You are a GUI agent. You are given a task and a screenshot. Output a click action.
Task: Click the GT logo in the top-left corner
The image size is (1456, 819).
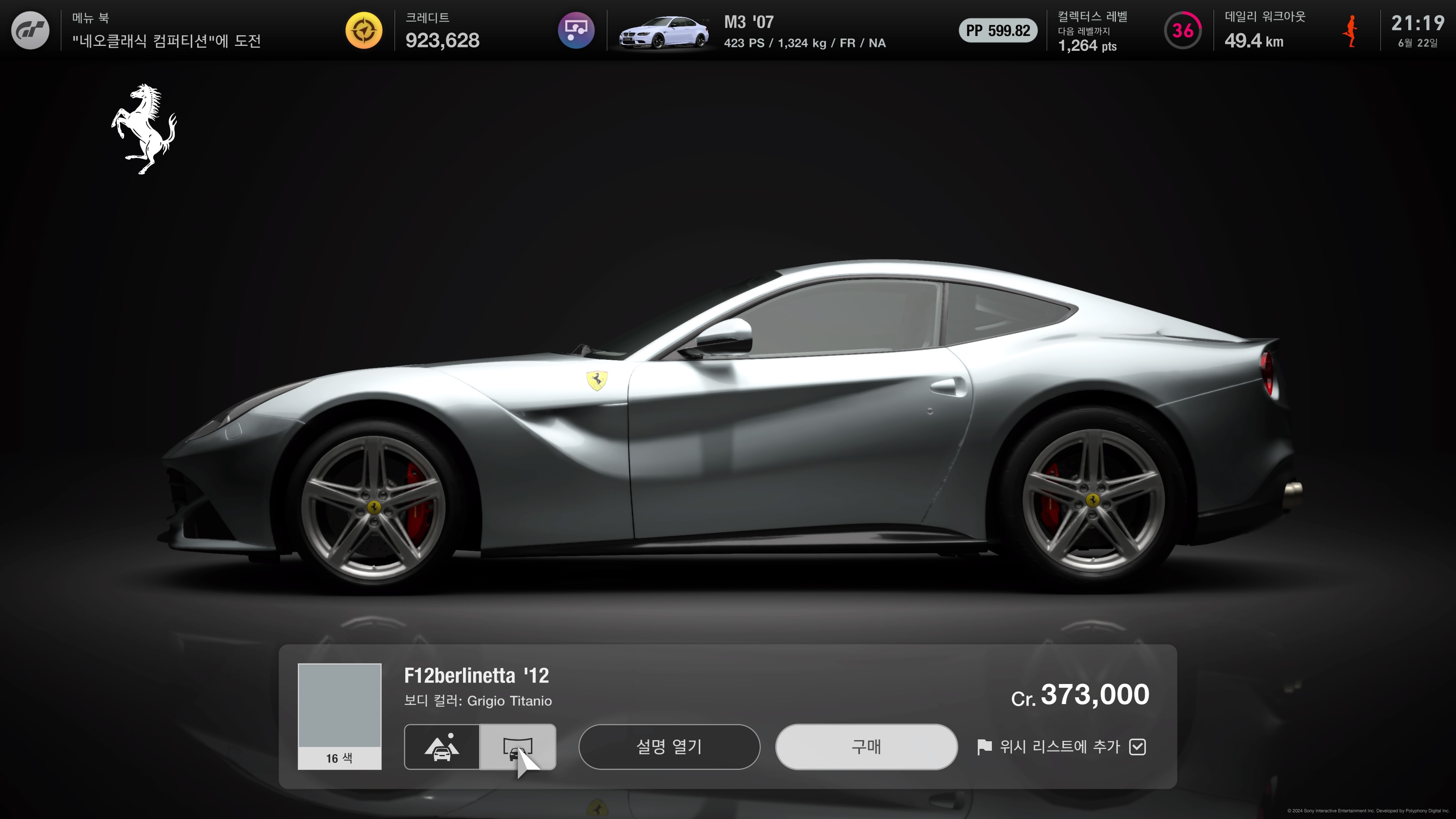tap(30, 30)
